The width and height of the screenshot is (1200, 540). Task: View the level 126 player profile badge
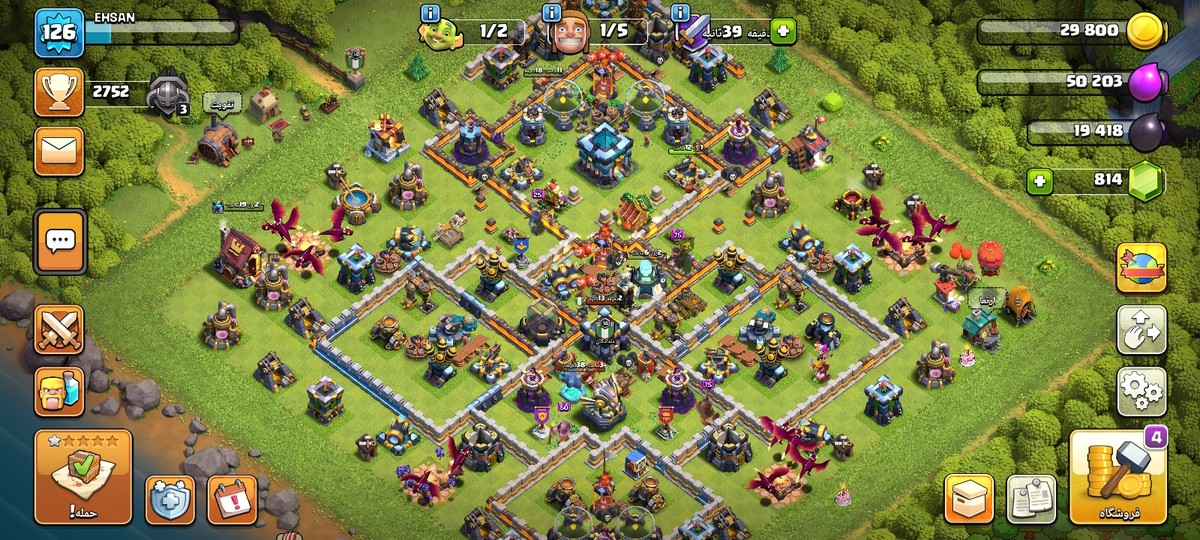[x=59, y=34]
